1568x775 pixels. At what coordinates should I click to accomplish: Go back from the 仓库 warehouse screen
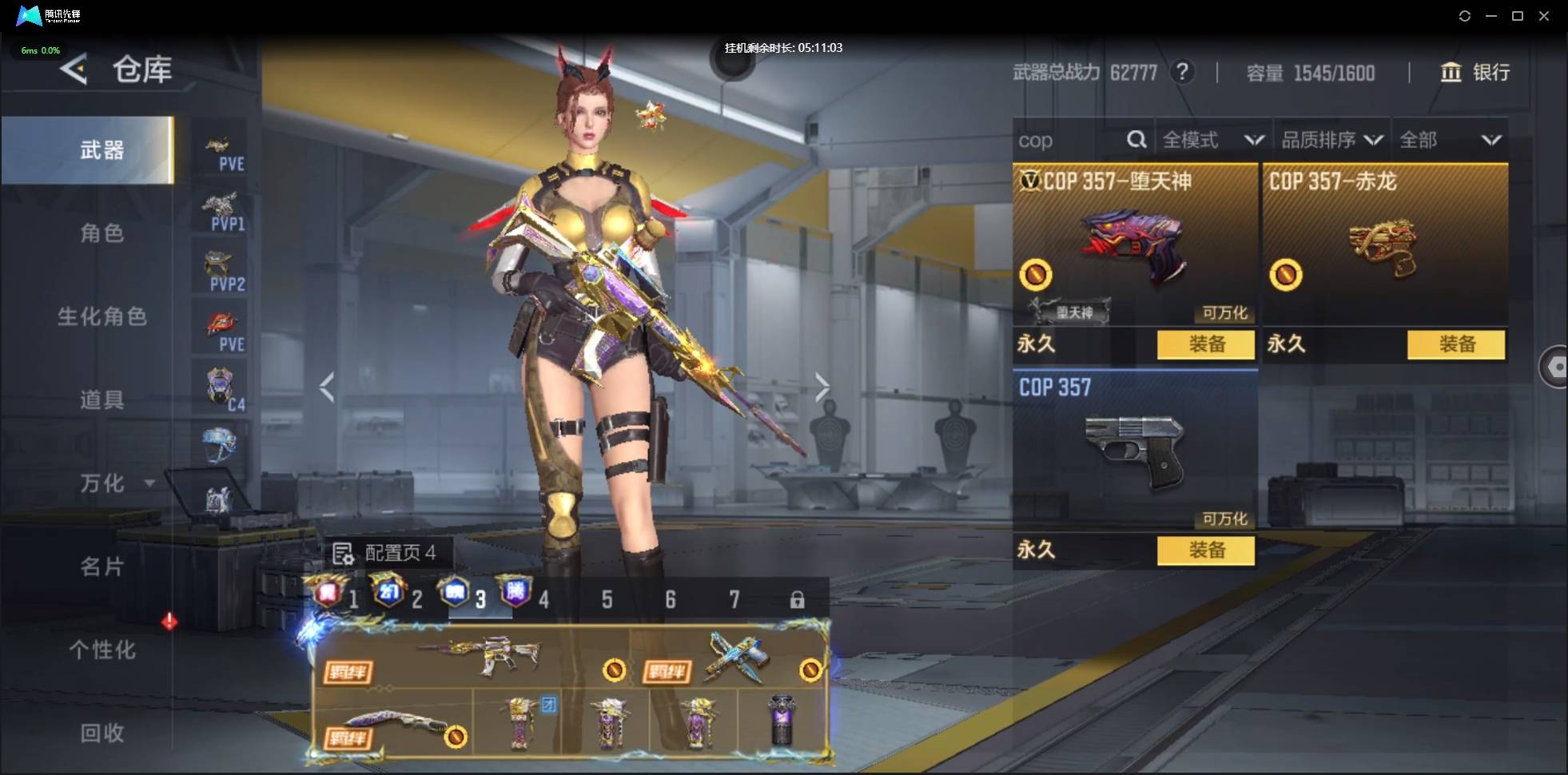74,70
